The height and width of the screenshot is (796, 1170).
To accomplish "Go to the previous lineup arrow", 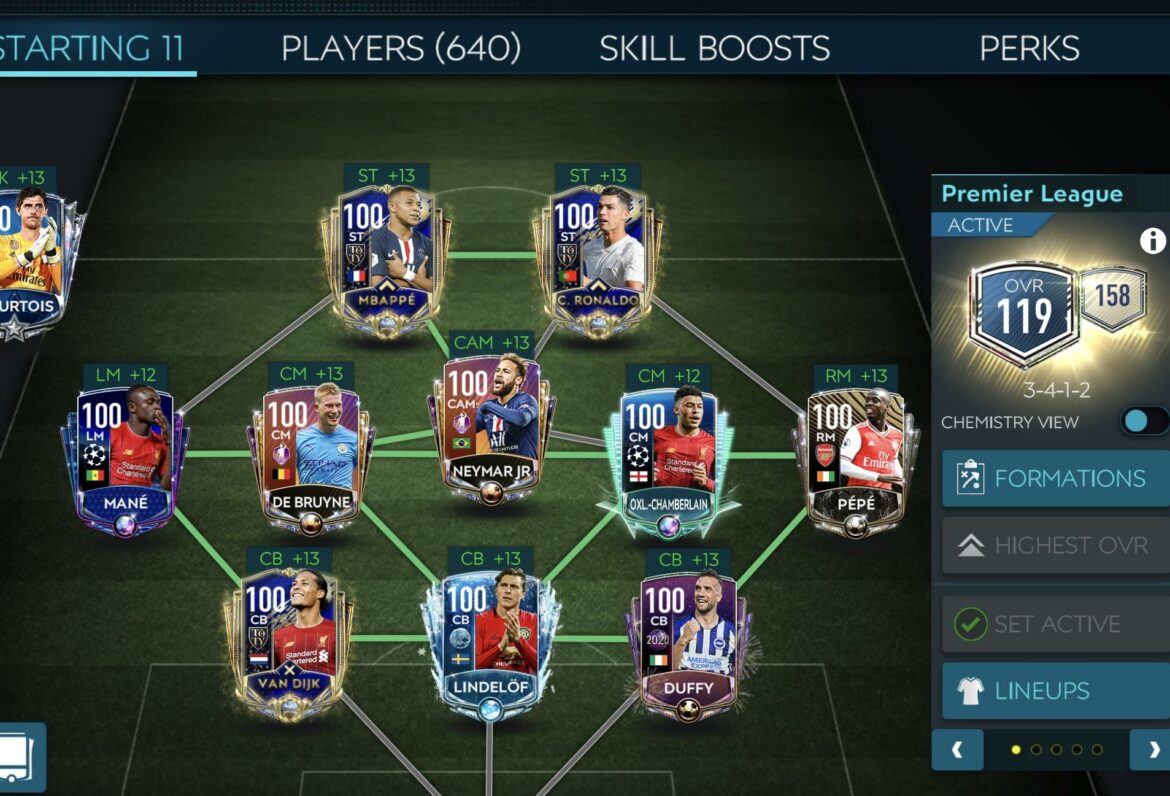I will (x=957, y=749).
